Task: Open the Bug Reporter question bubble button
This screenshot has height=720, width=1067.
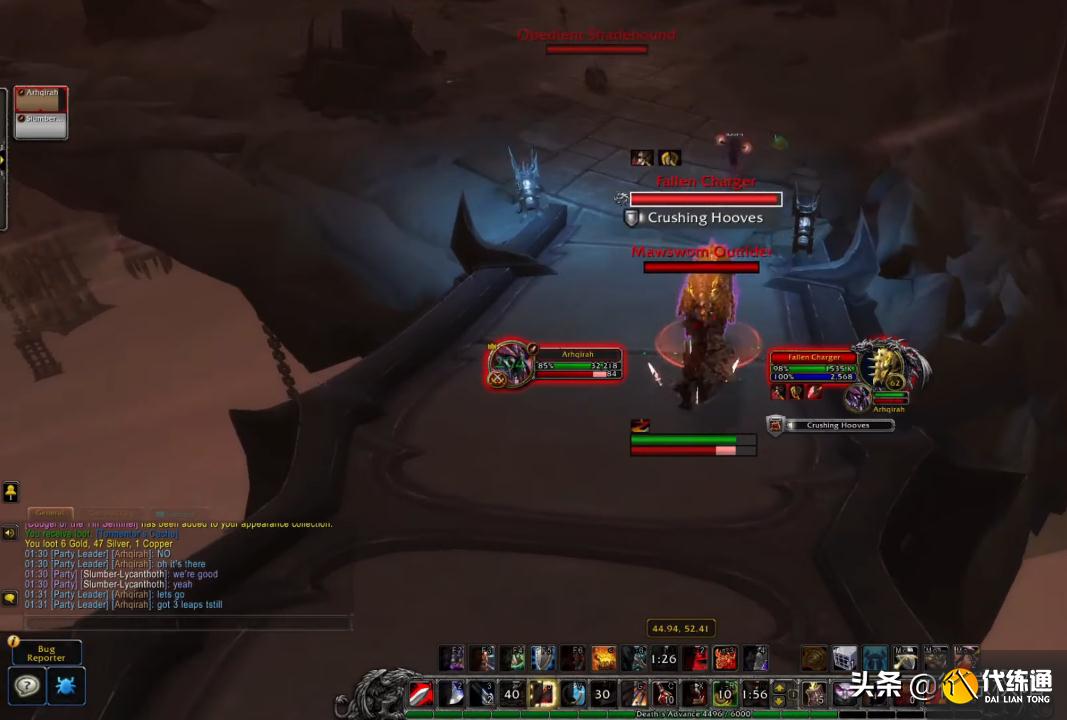Action: pyautogui.click(x=26, y=686)
